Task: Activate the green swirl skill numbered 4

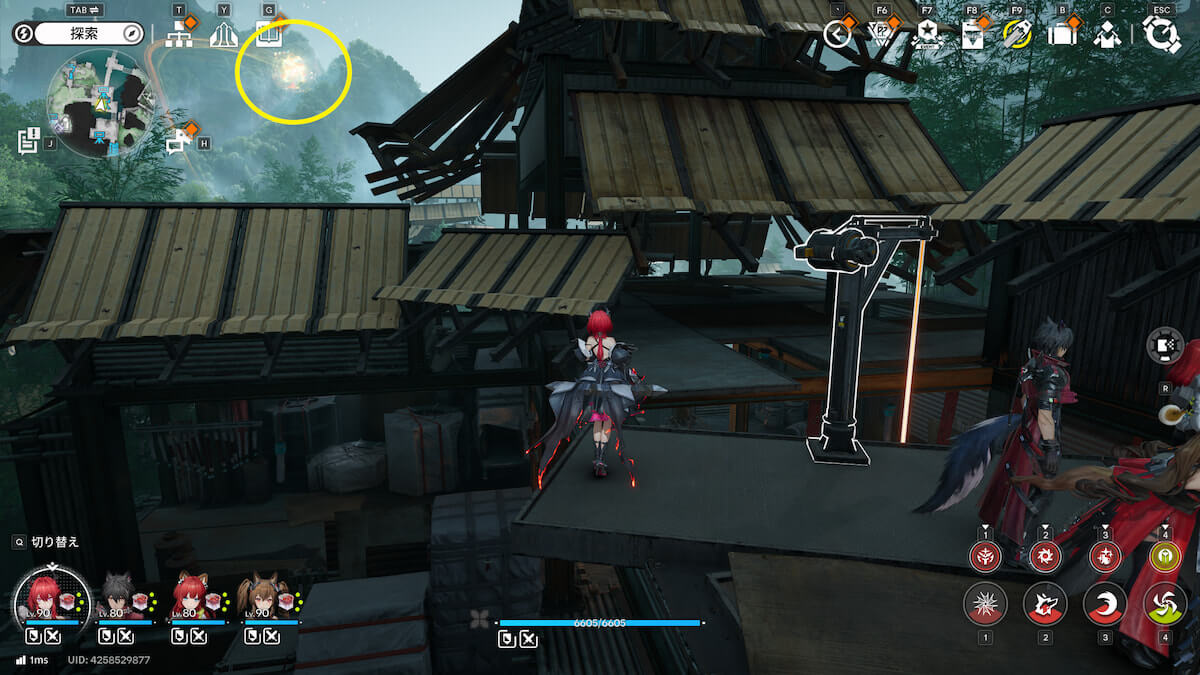Action: pos(1164,604)
